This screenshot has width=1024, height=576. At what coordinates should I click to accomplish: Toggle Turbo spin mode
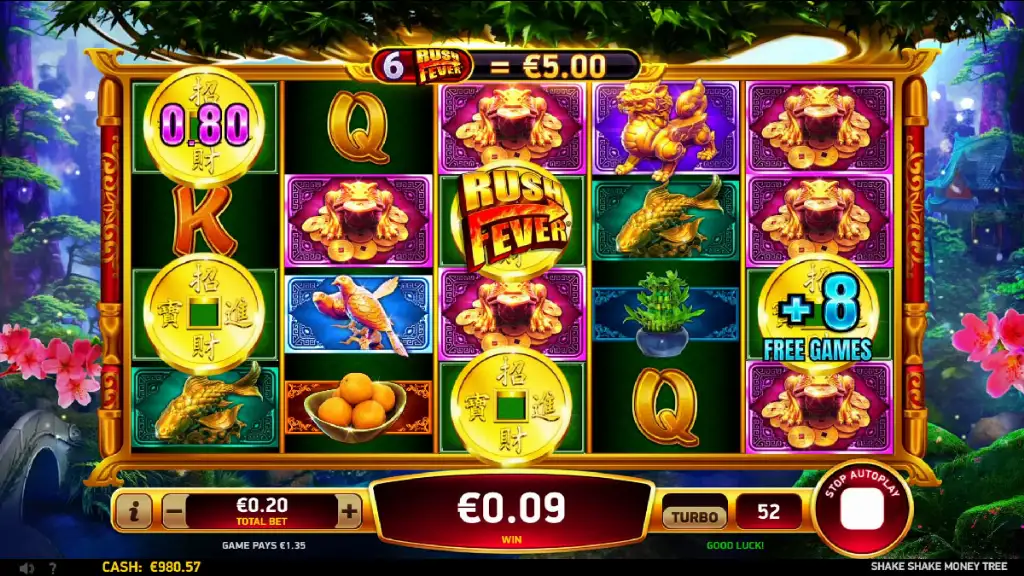695,516
